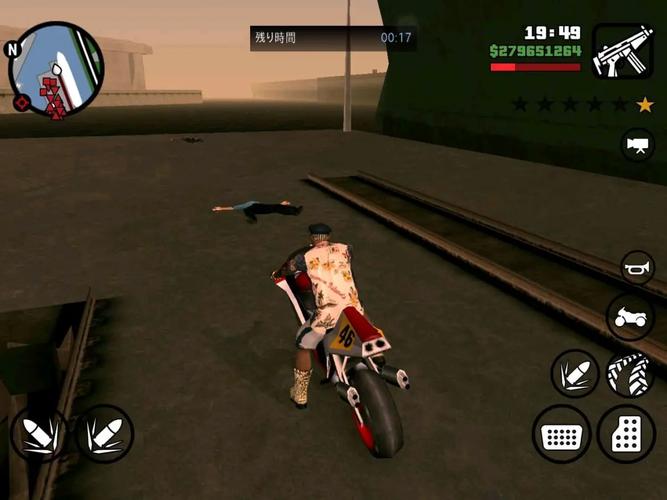Get off using the motorcycle icon button
Screen dimensions: 667x500
[630, 318]
